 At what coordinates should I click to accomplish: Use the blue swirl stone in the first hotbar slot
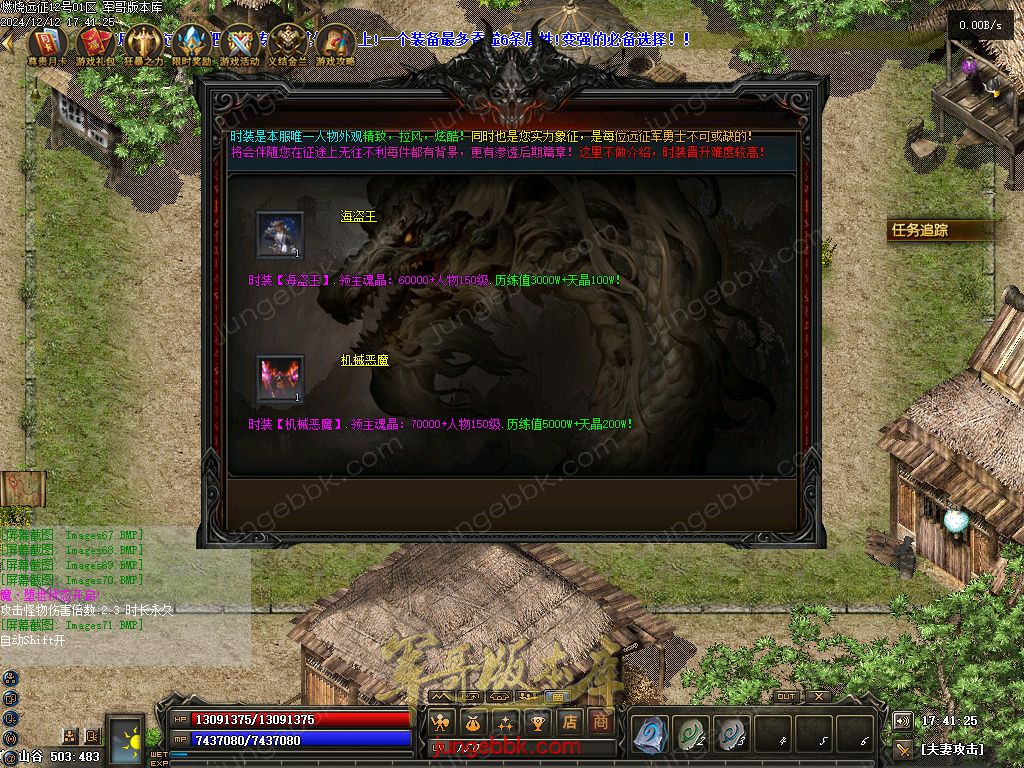[x=650, y=735]
